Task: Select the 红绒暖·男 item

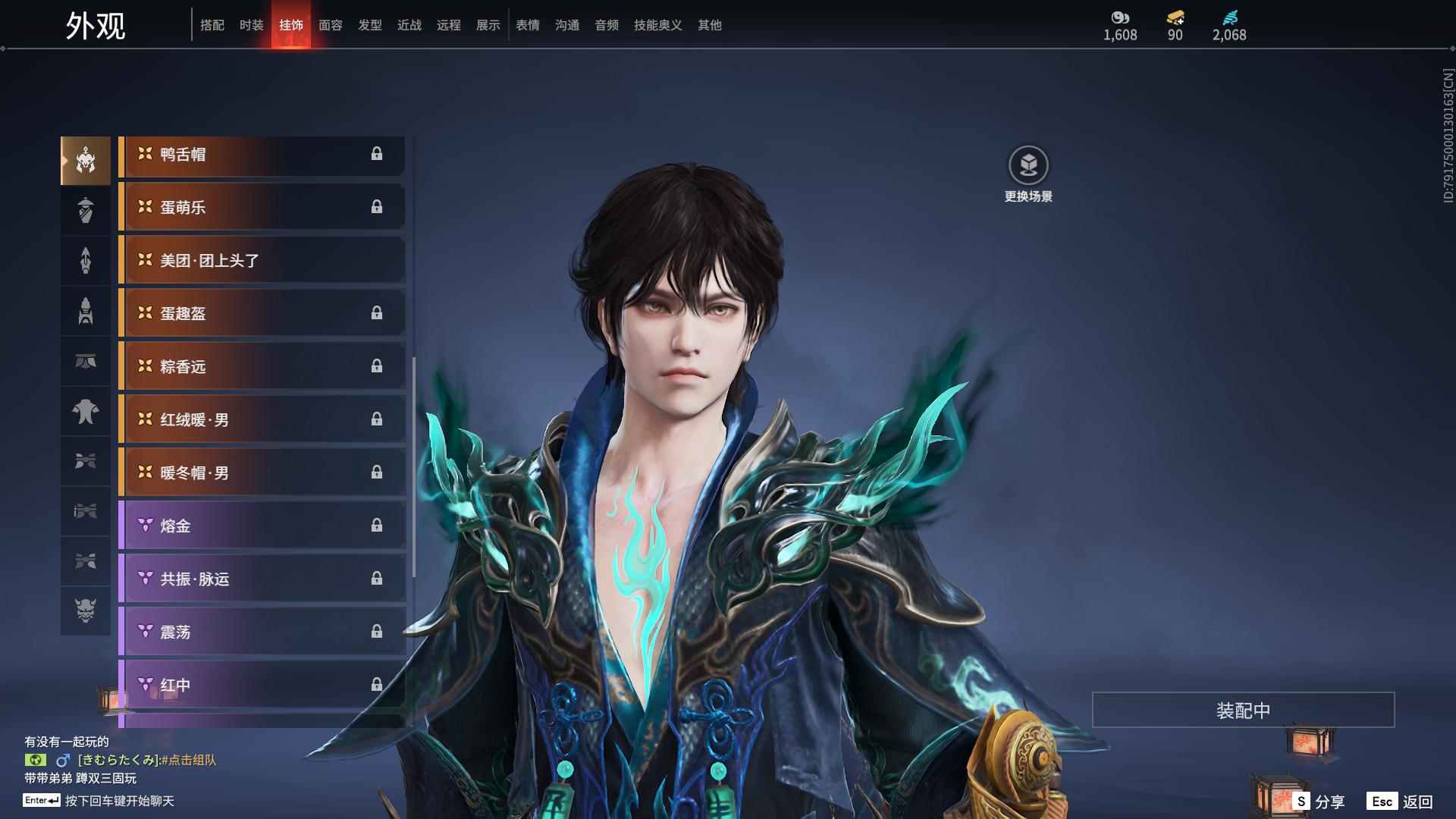Action: coord(262,420)
